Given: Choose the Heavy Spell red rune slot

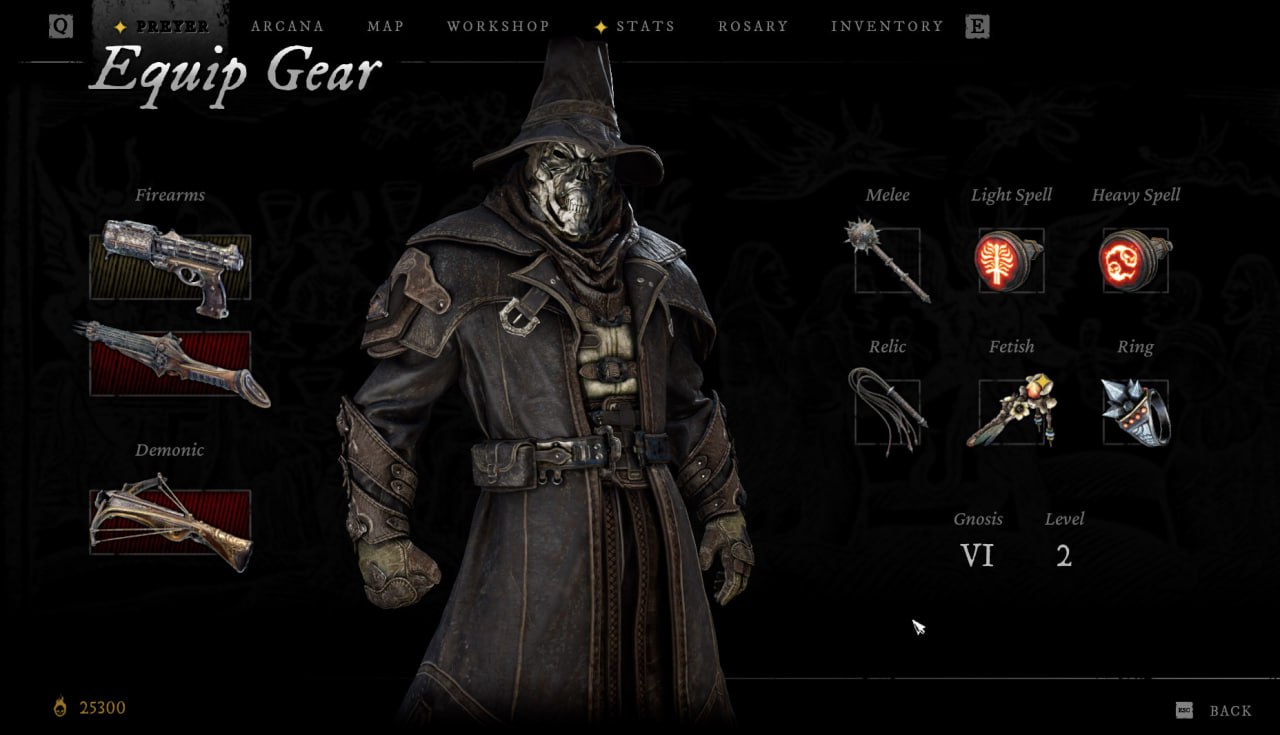Looking at the screenshot, I should click(x=1134, y=260).
